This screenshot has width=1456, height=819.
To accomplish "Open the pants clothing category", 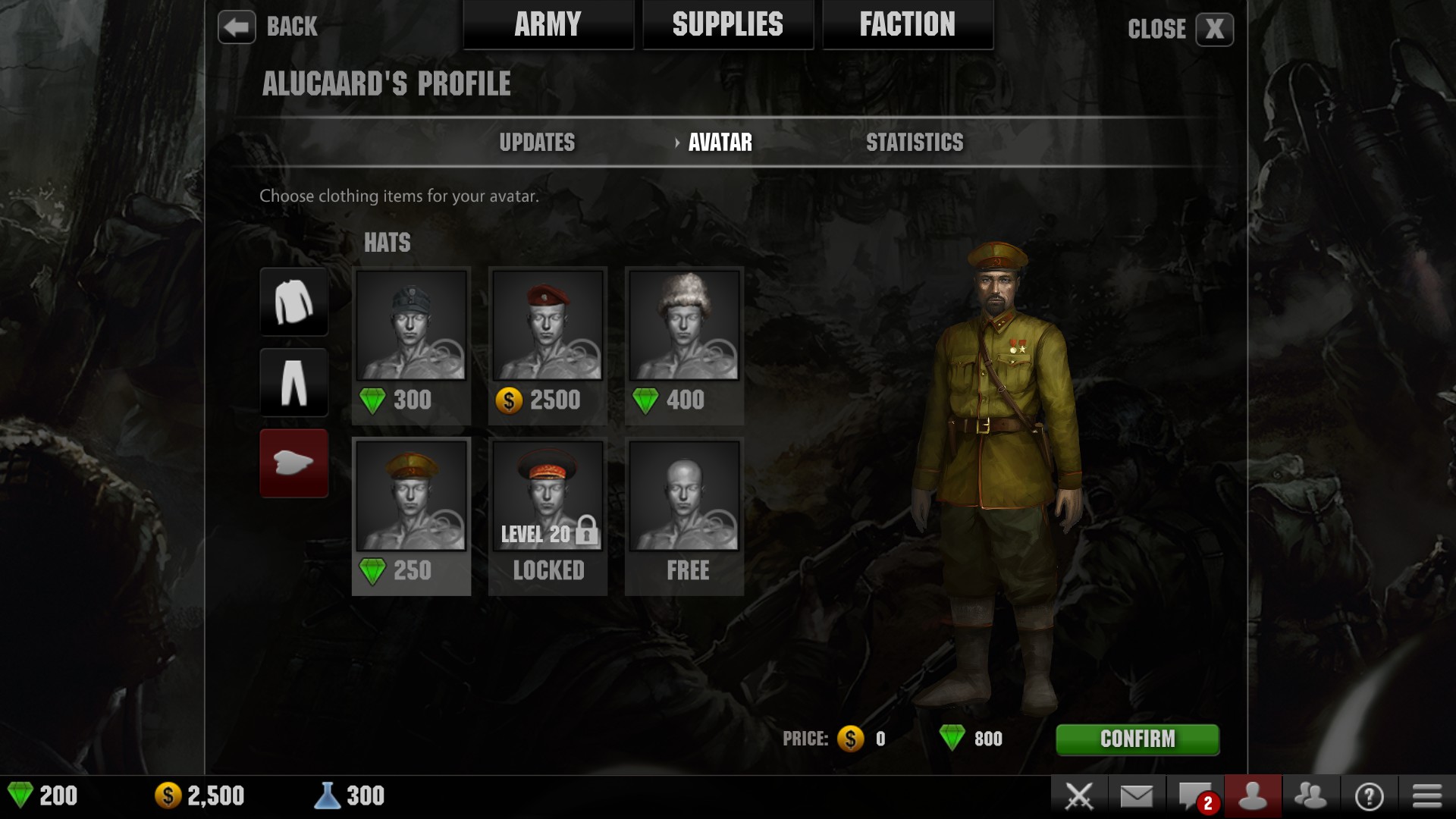I will (293, 383).
